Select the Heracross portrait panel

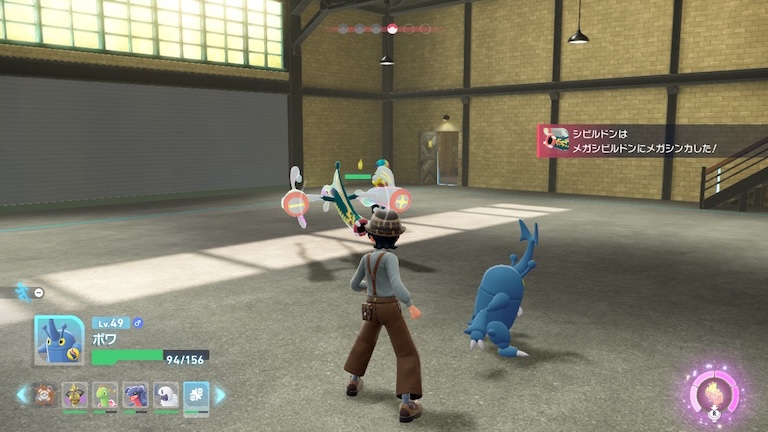tap(58, 340)
